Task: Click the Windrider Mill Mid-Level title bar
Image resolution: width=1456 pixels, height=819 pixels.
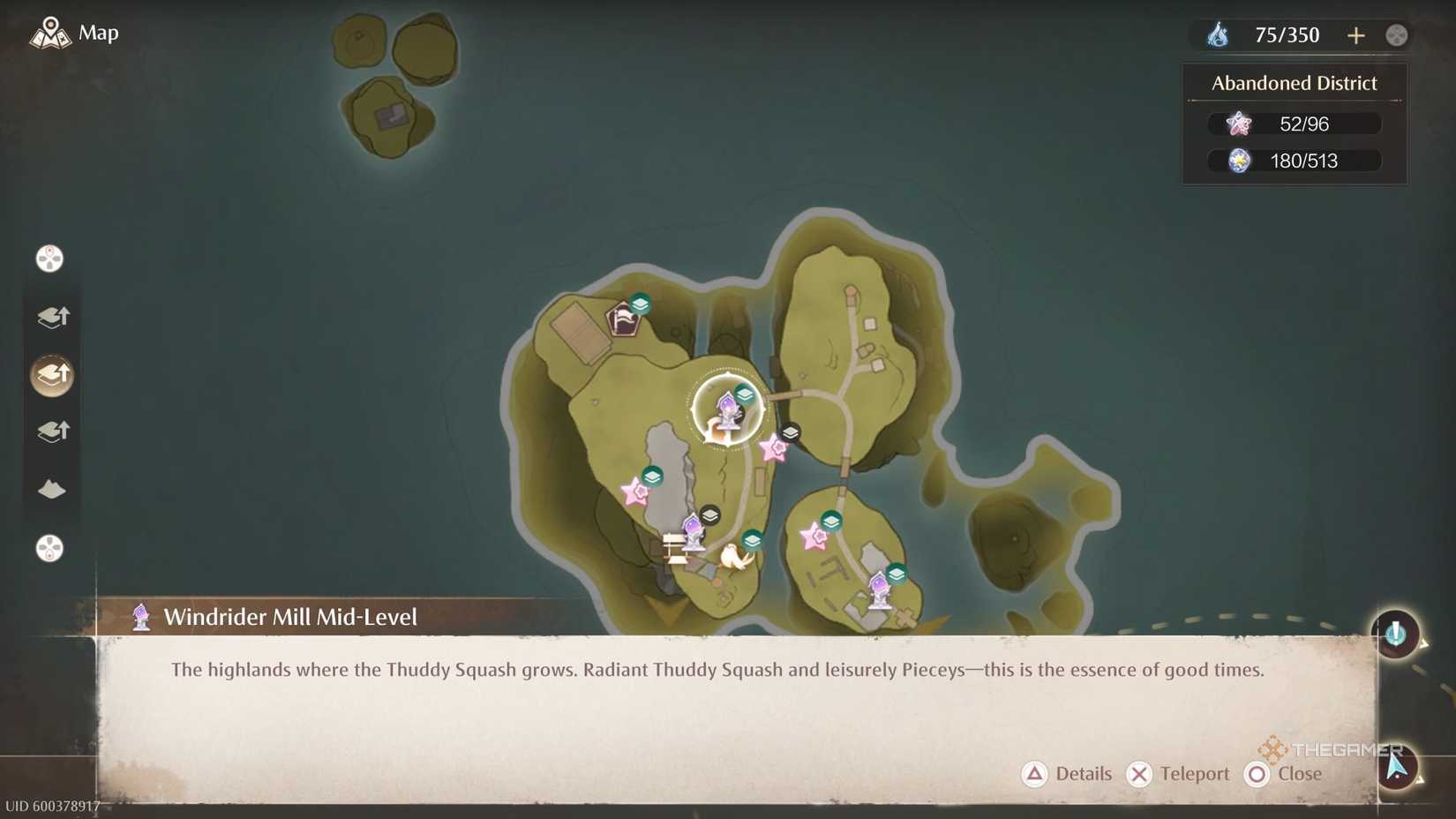Action: (x=291, y=616)
